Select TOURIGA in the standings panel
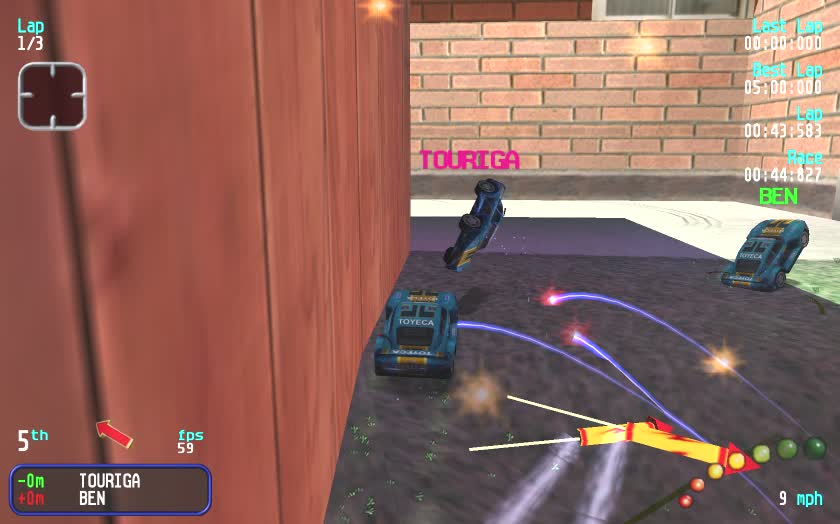 [109, 481]
